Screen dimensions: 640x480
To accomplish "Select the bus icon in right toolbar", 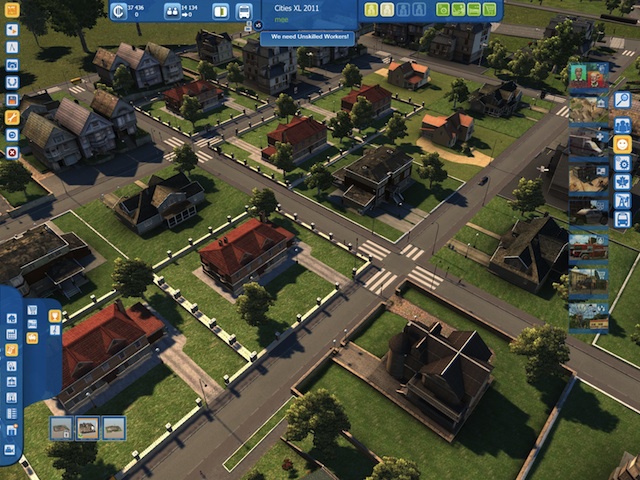I will 622,218.
